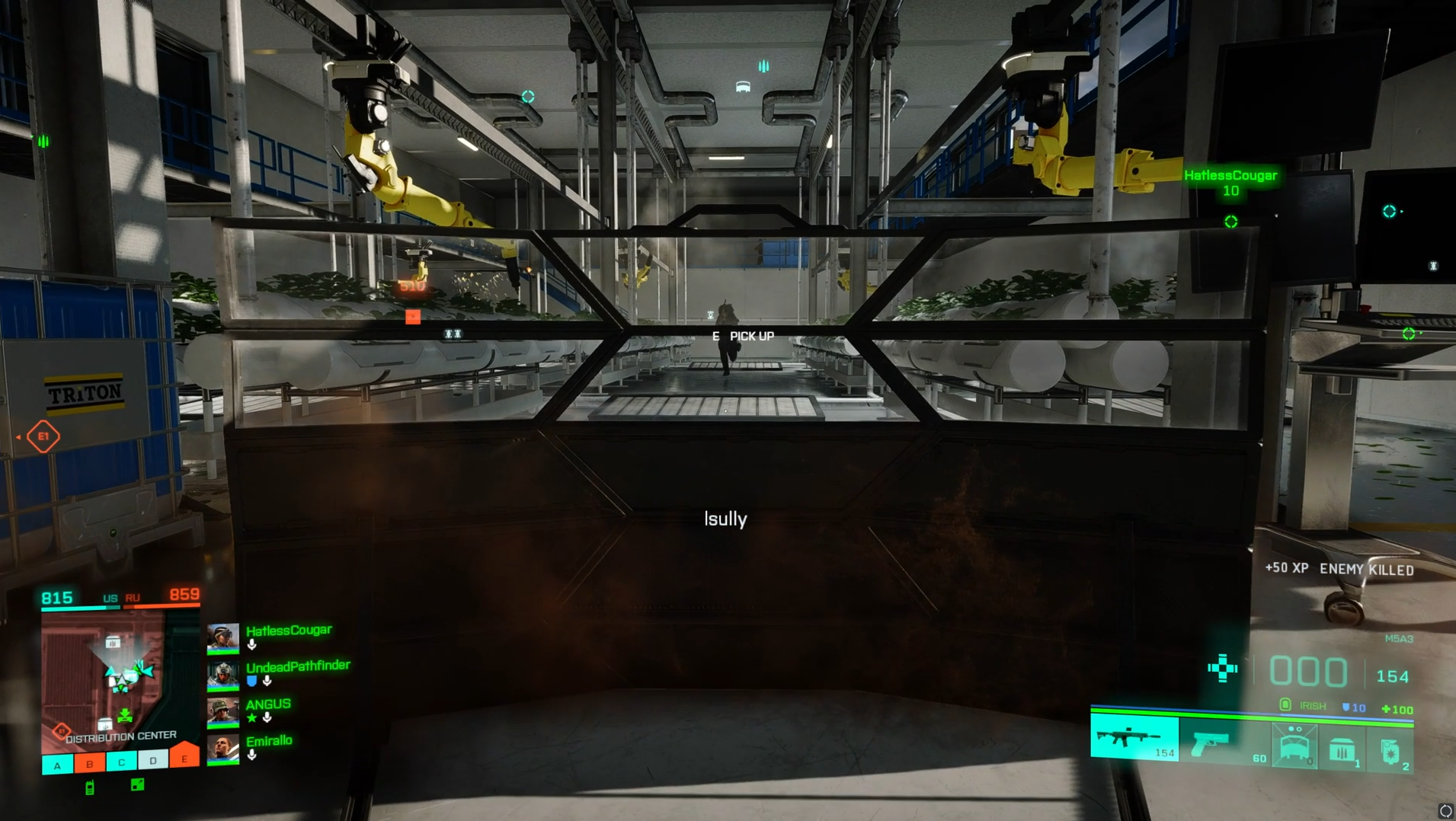Select squad leader ANGUS's portrait

click(223, 711)
